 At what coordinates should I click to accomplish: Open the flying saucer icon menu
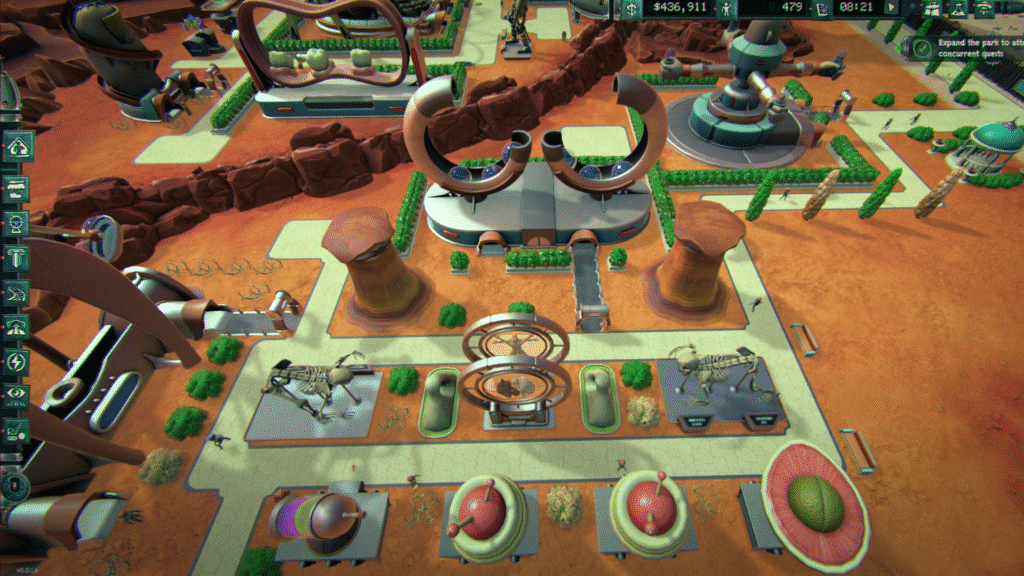(x=984, y=8)
